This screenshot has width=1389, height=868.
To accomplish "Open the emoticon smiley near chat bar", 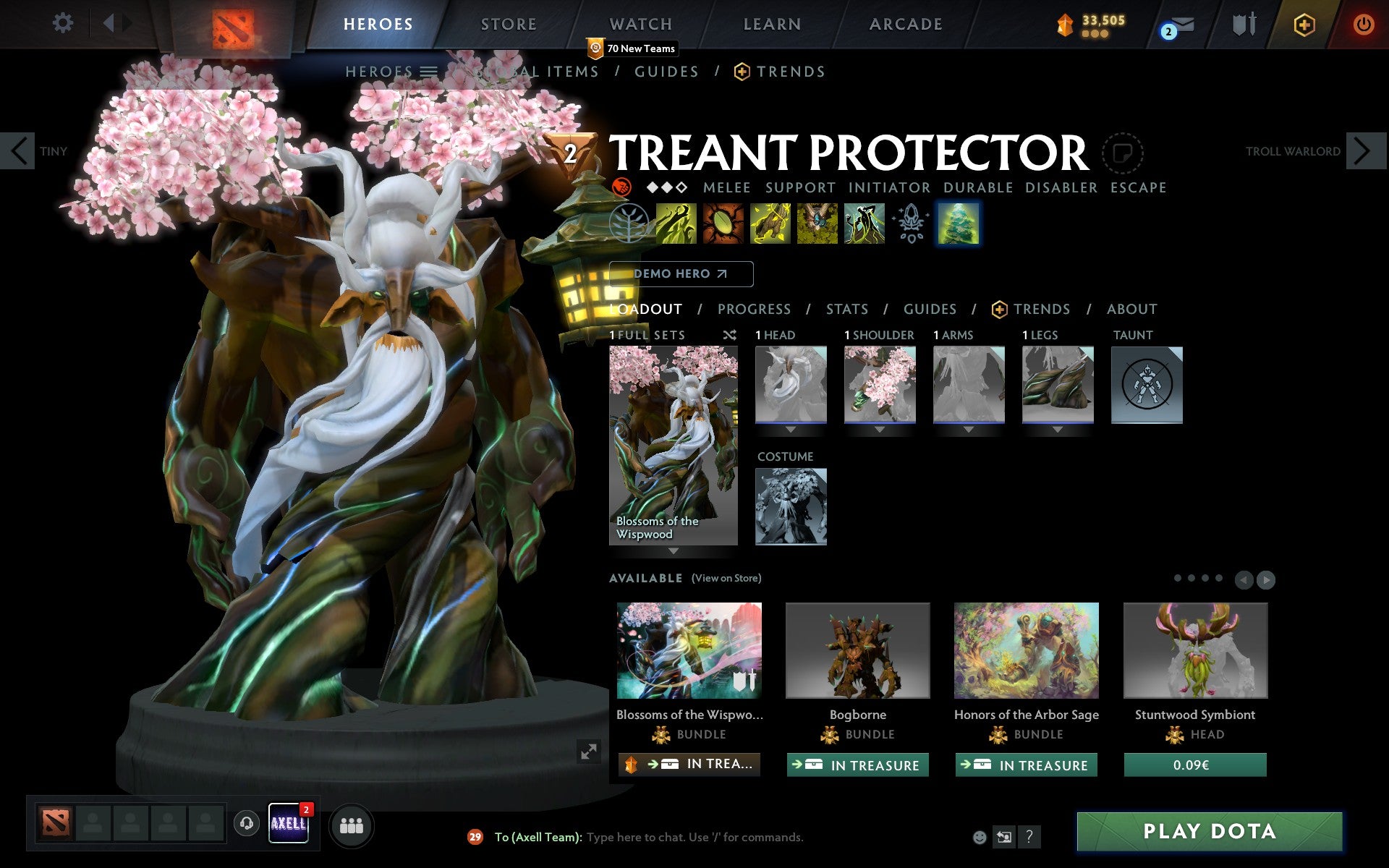I will pyautogui.click(x=980, y=838).
